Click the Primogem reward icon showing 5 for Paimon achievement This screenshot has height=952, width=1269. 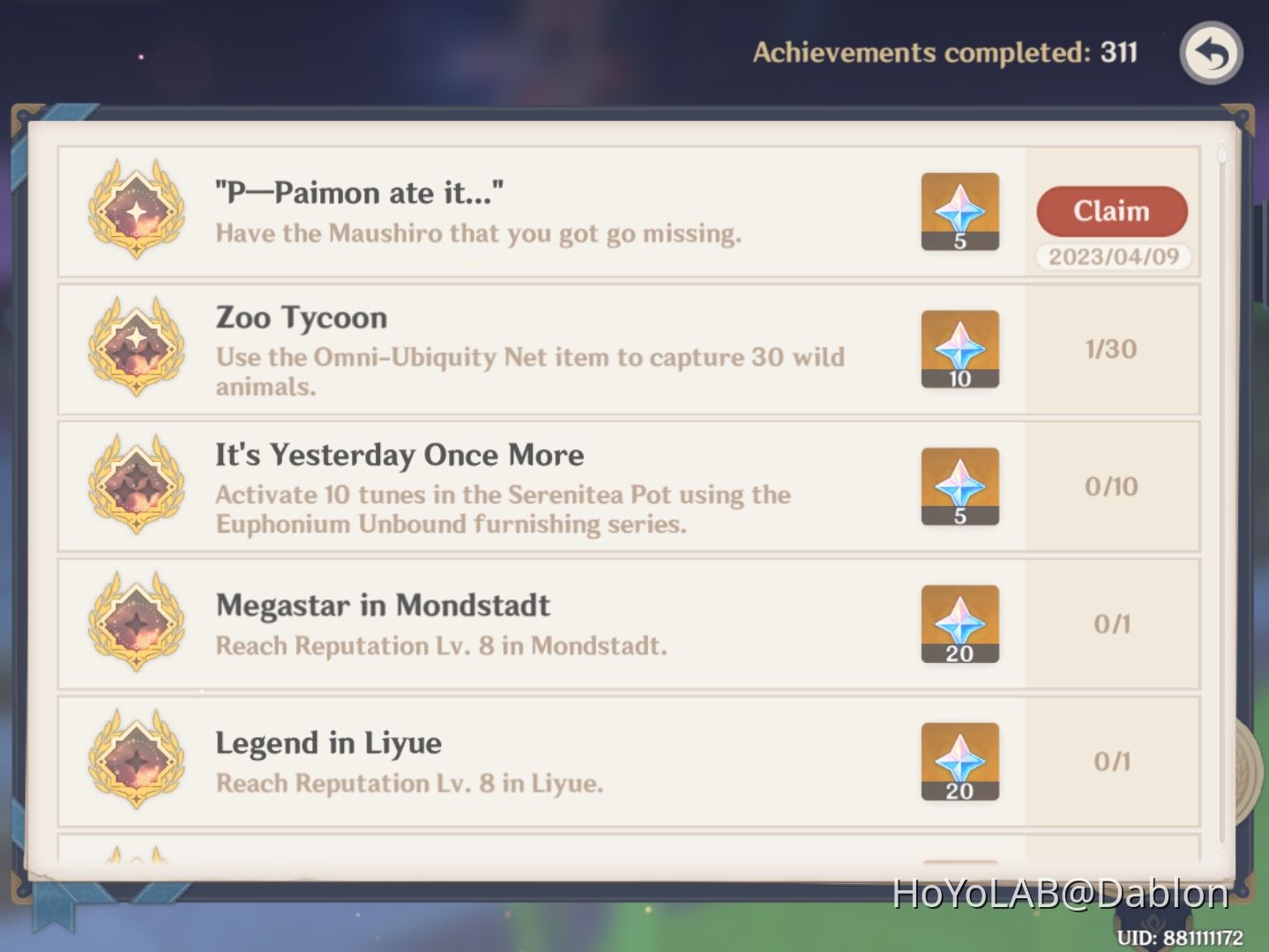pos(959,212)
